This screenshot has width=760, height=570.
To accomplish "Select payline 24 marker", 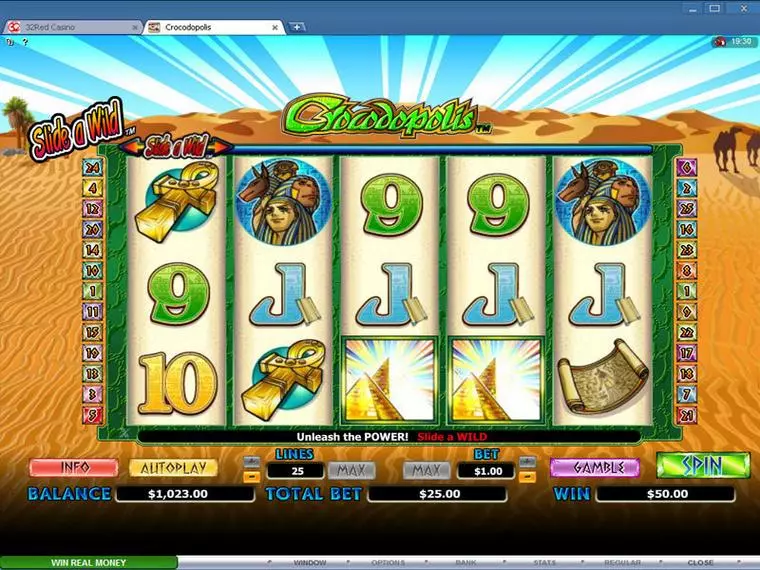I will click(x=91, y=167).
